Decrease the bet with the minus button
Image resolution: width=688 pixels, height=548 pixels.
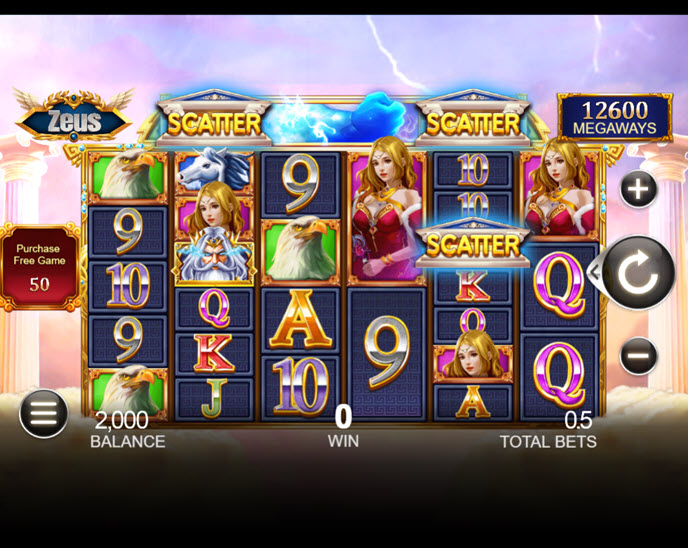tap(639, 355)
